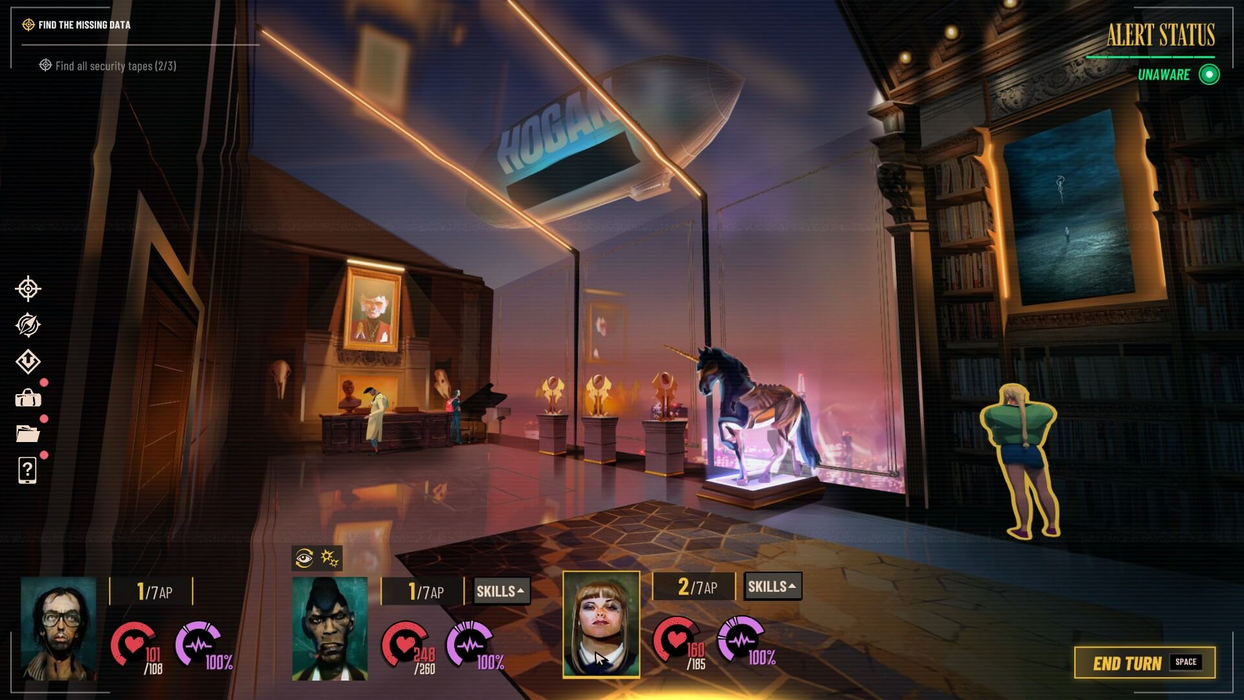Click the diamond arrows icon

[28, 361]
